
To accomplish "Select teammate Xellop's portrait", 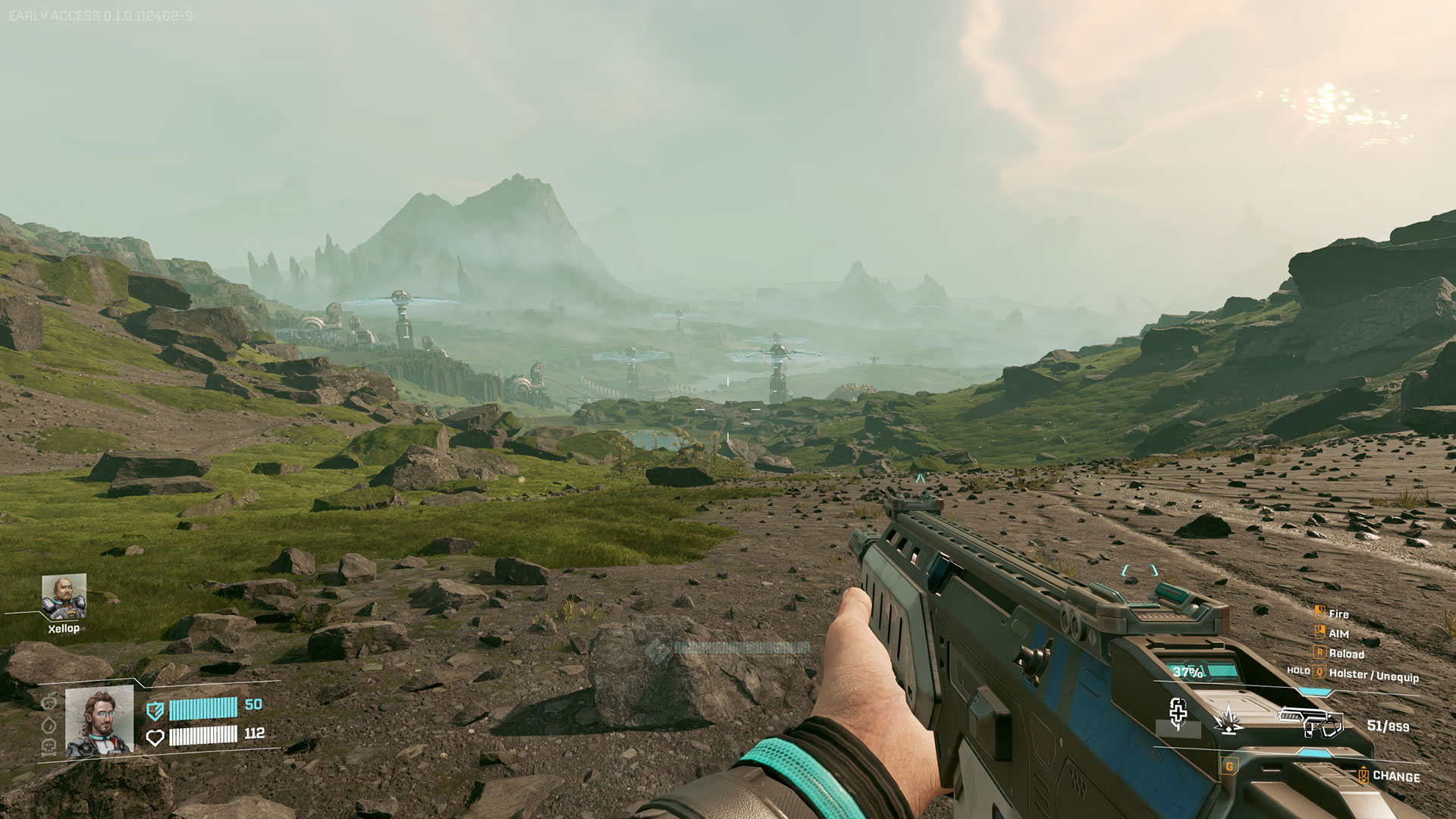I will (64, 597).
